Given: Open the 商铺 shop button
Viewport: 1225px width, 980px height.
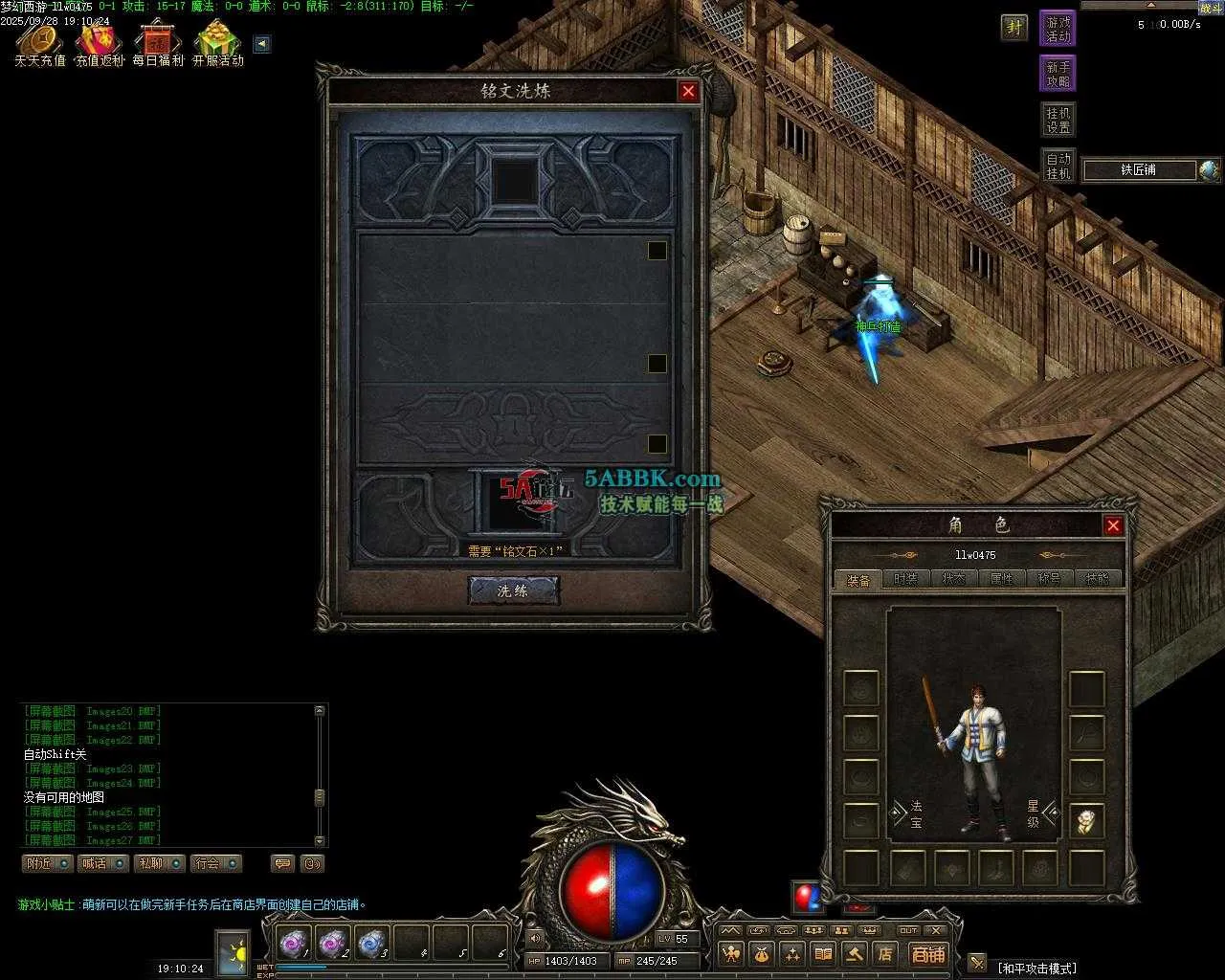Looking at the screenshot, I should click(927, 953).
